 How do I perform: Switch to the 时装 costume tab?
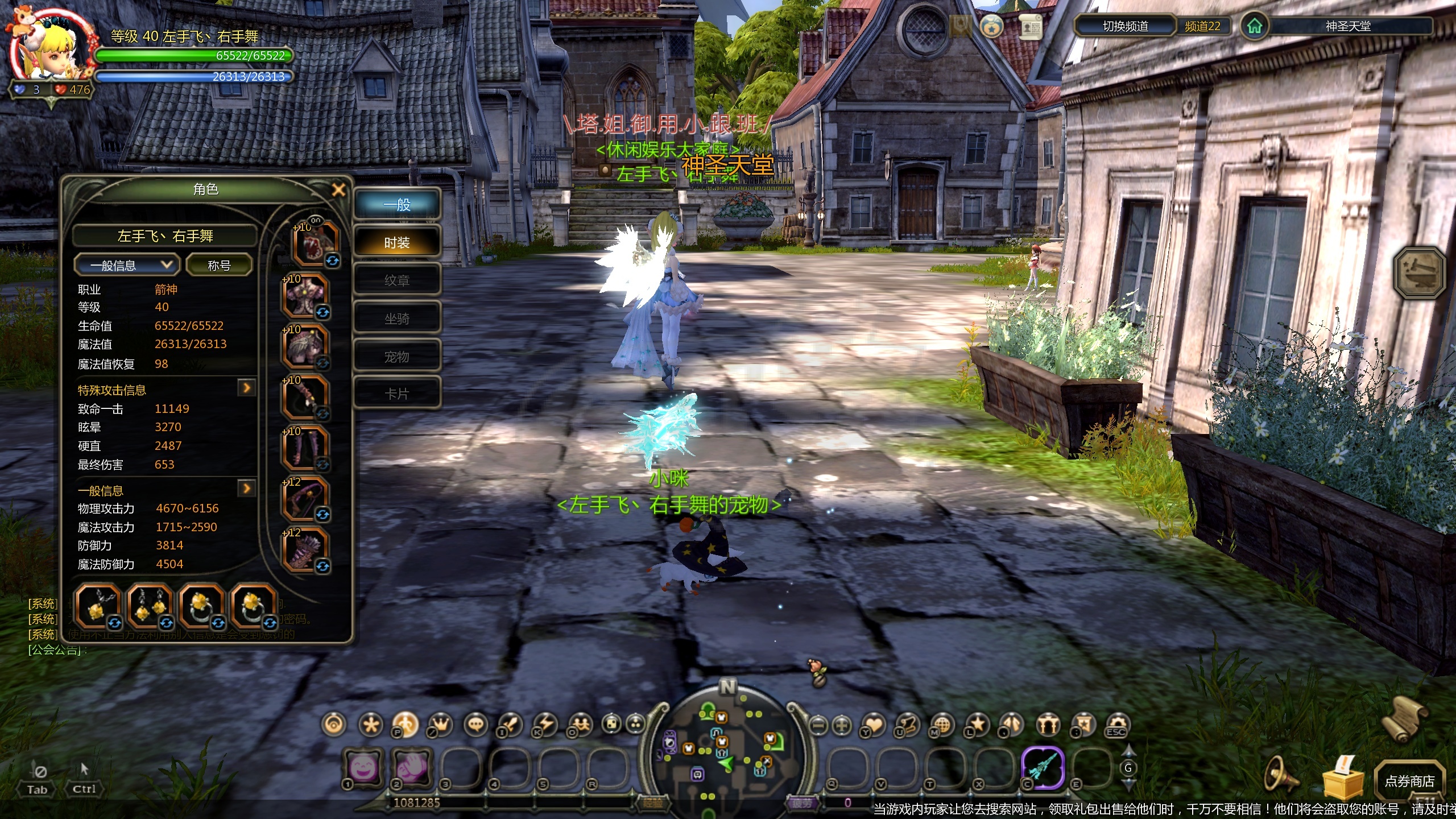(397, 243)
